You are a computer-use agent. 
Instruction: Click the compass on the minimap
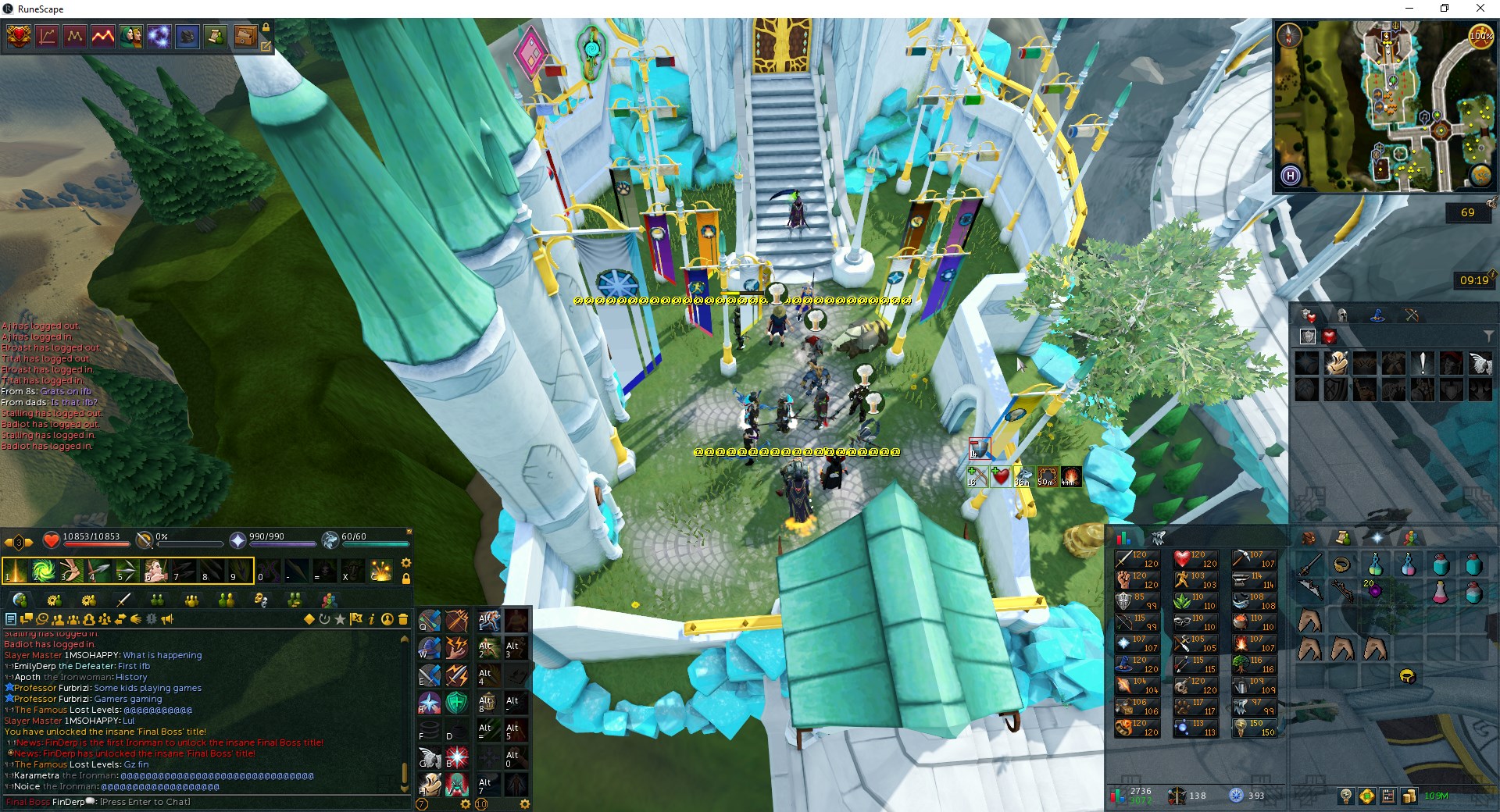[1288, 35]
